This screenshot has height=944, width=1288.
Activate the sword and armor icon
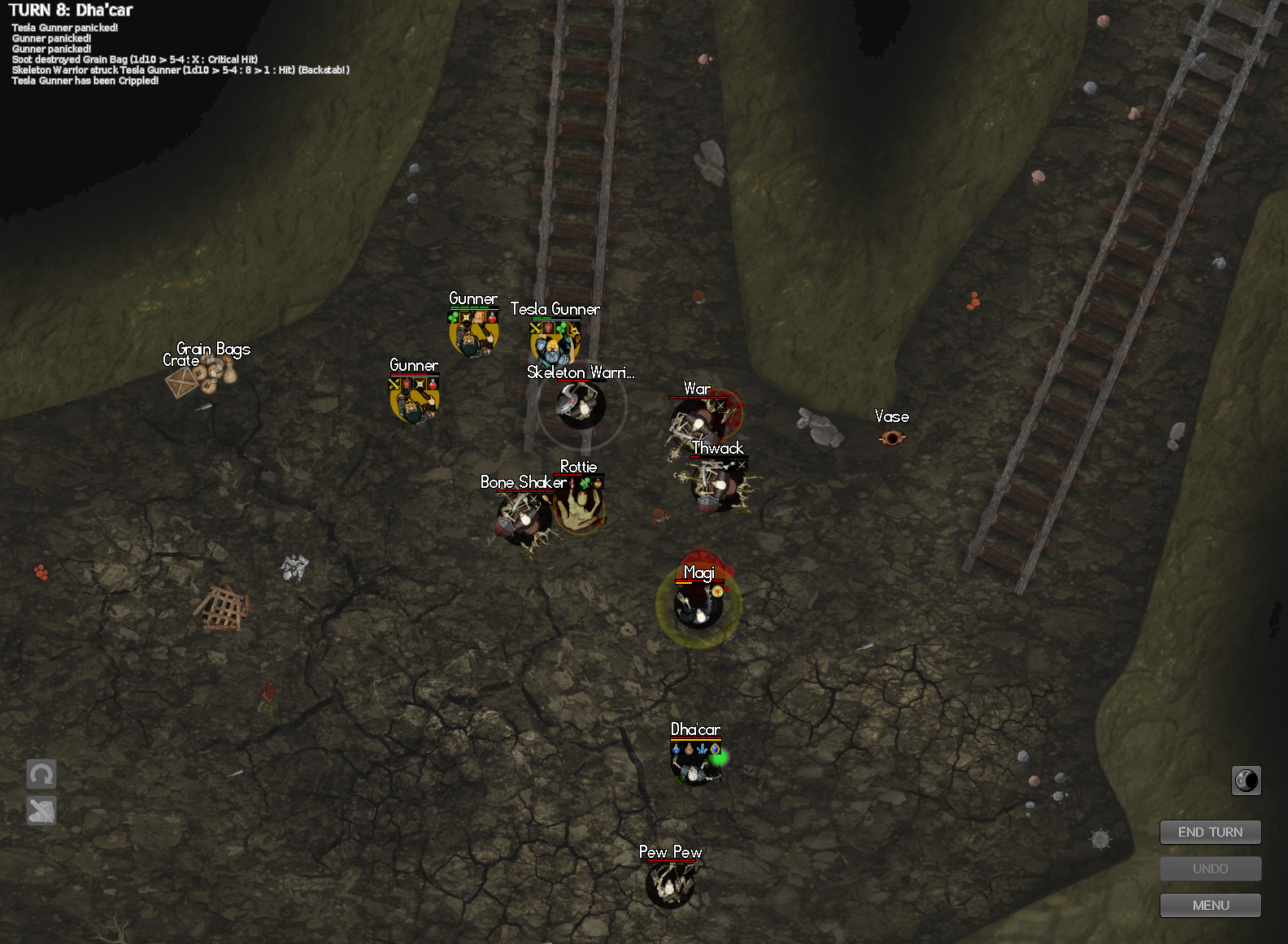(41, 810)
